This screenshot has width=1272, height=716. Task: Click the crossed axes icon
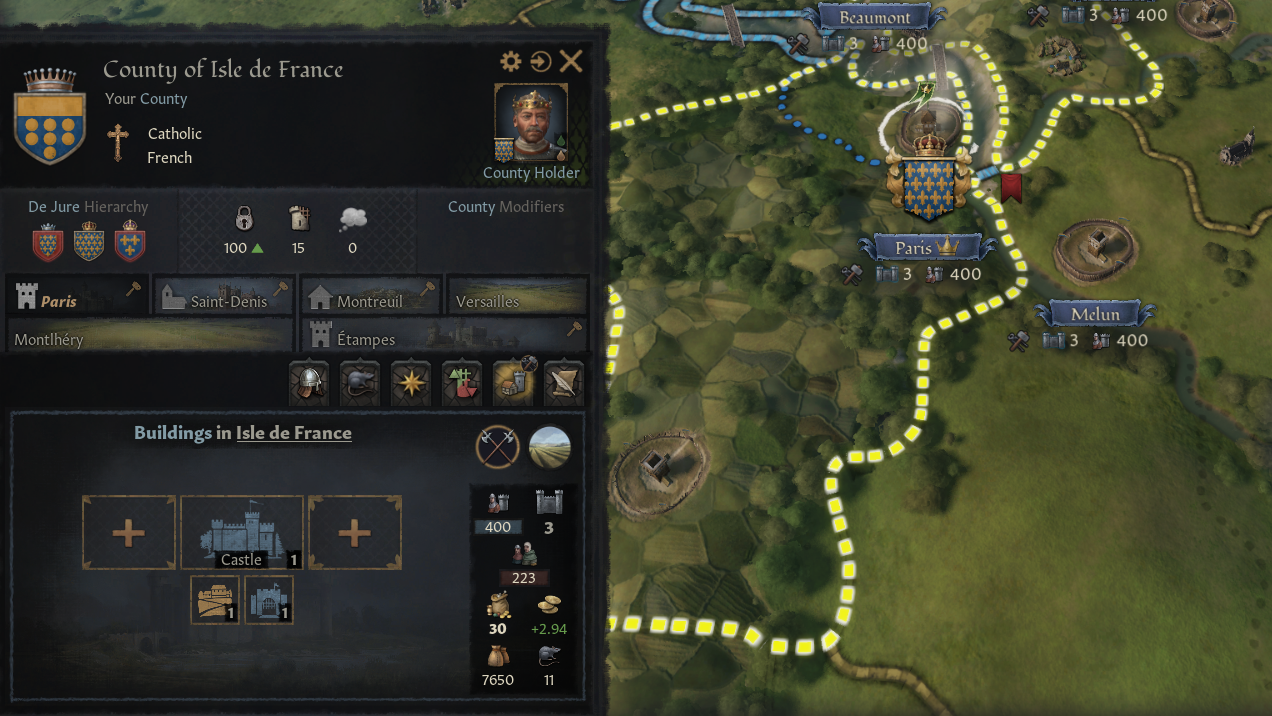pyautogui.click(x=497, y=447)
